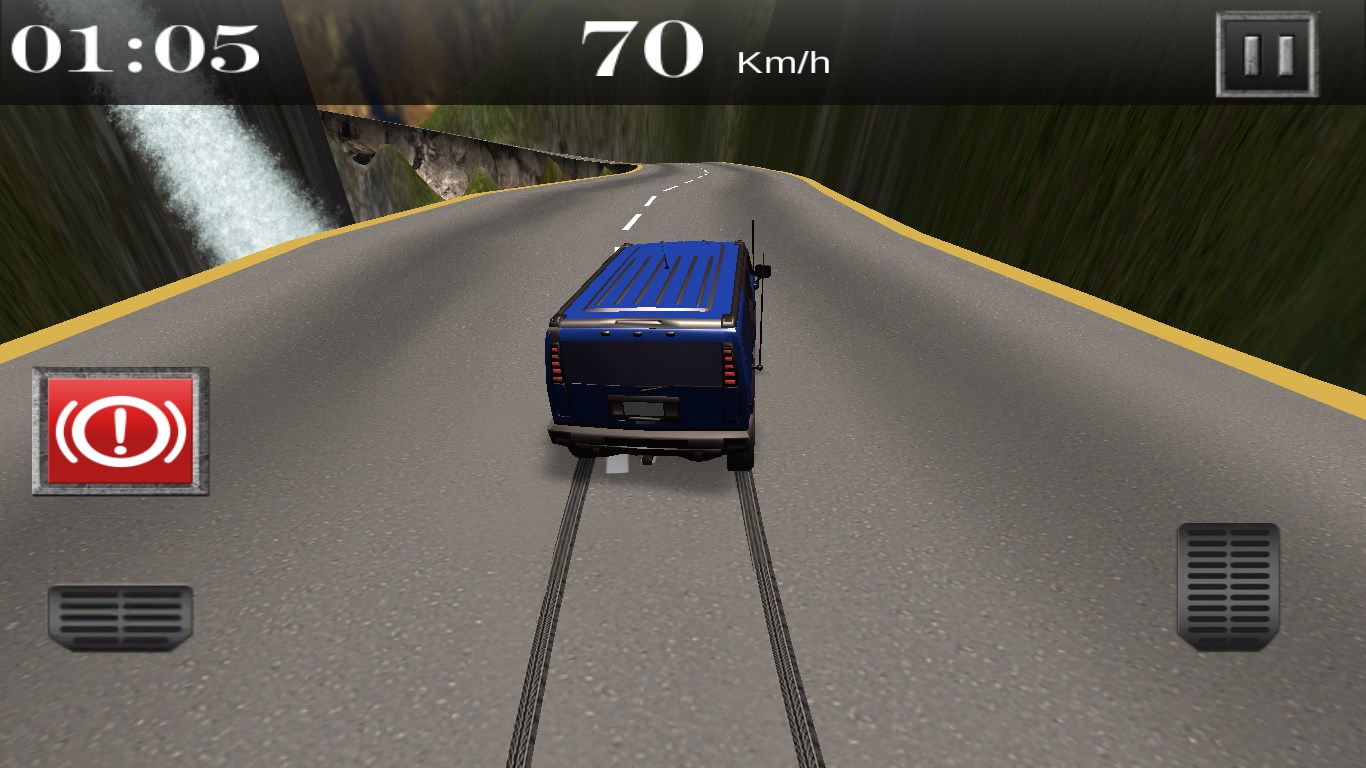The image size is (1366, 768).
Task: Activate the red handbrake button
Action: [x=121, y=431]
